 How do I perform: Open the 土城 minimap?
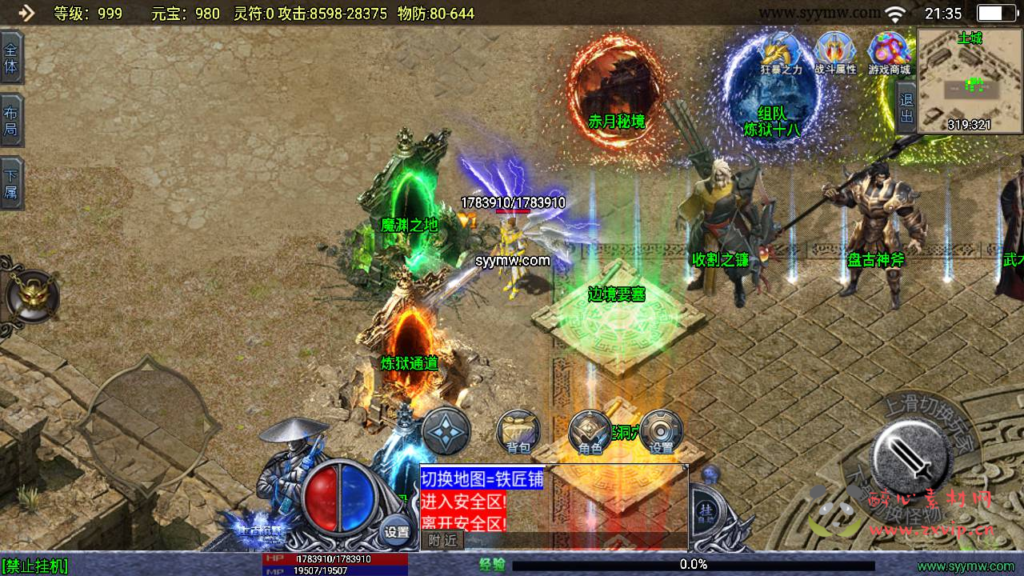(968, 80)
